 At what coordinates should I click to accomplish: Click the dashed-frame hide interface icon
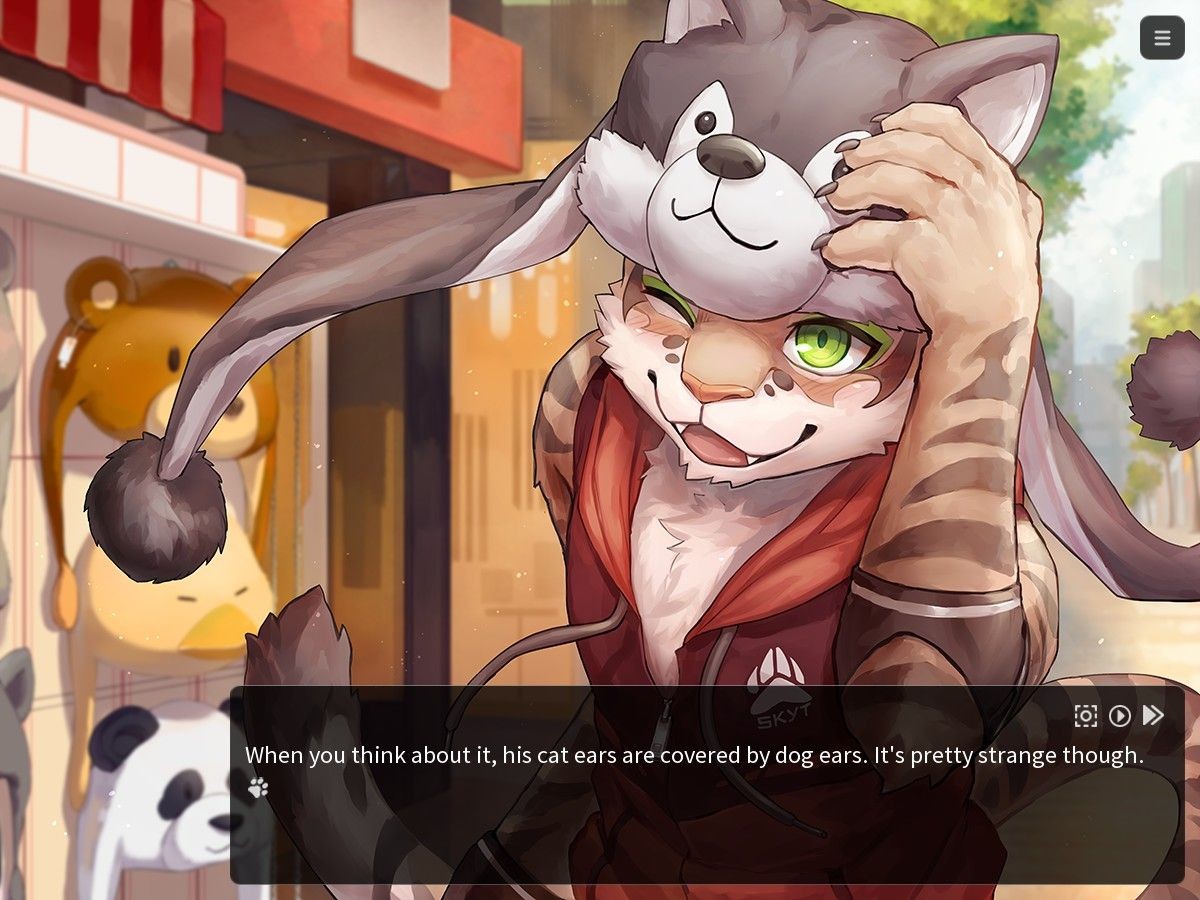[1086, 716]
